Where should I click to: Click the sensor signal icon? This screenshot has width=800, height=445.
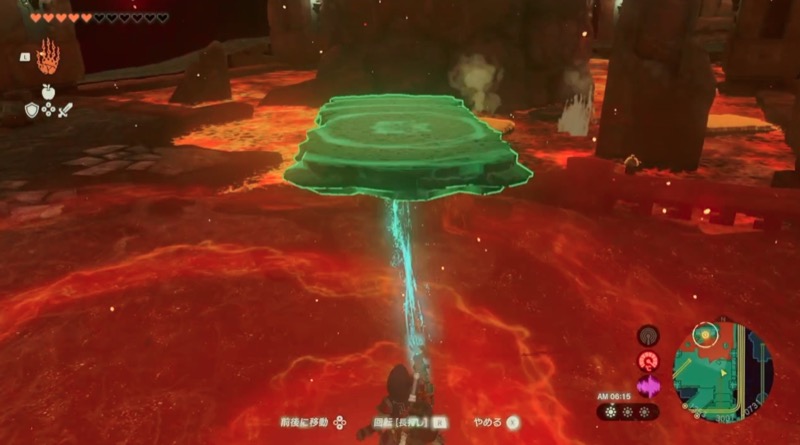click(x=648, y=337)
